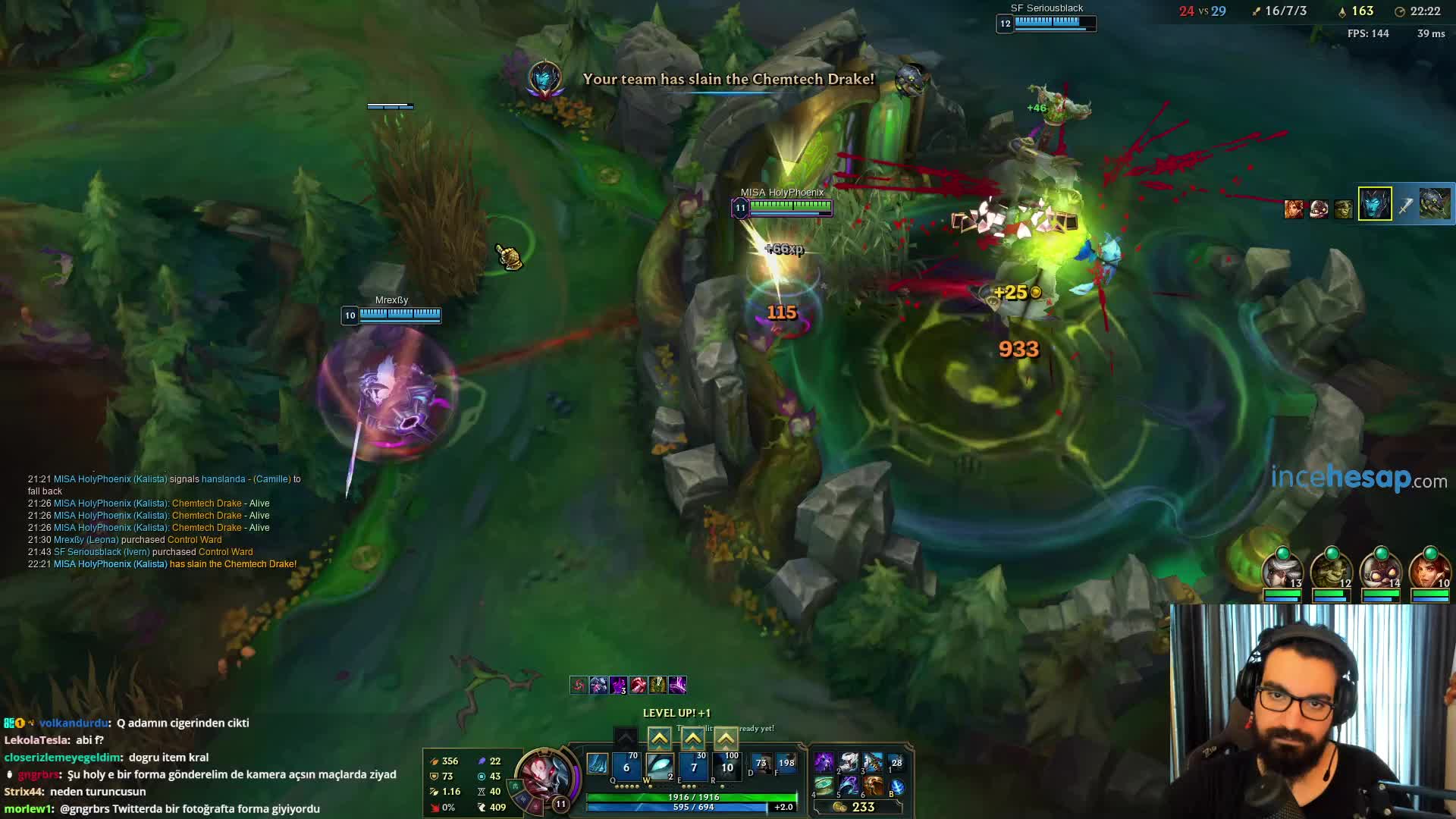Use the inventory item in slot 2
This screenshot has height=819, width=1456.
pos(849,761)
